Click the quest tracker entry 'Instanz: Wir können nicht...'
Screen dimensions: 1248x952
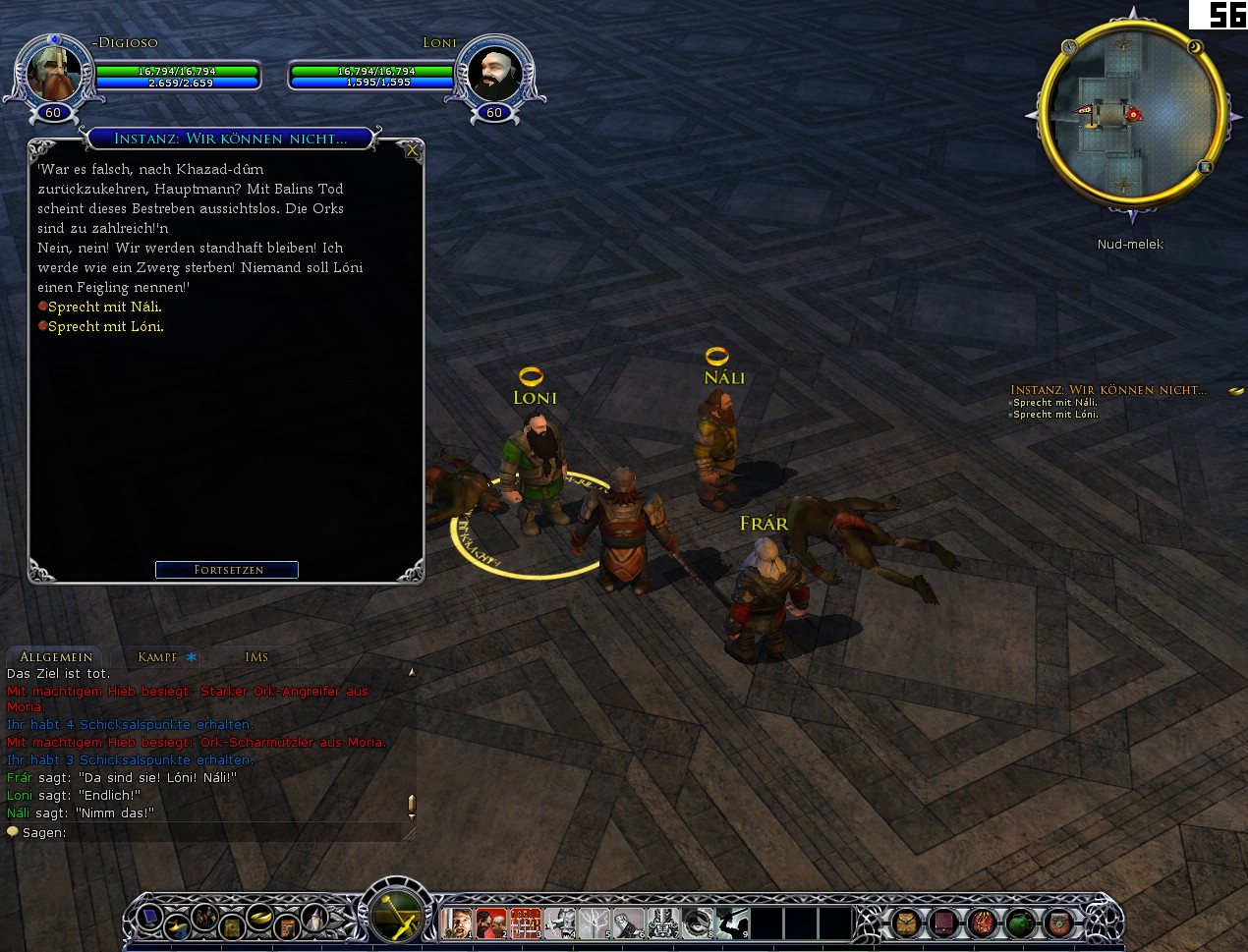(x=1107, y=390)
